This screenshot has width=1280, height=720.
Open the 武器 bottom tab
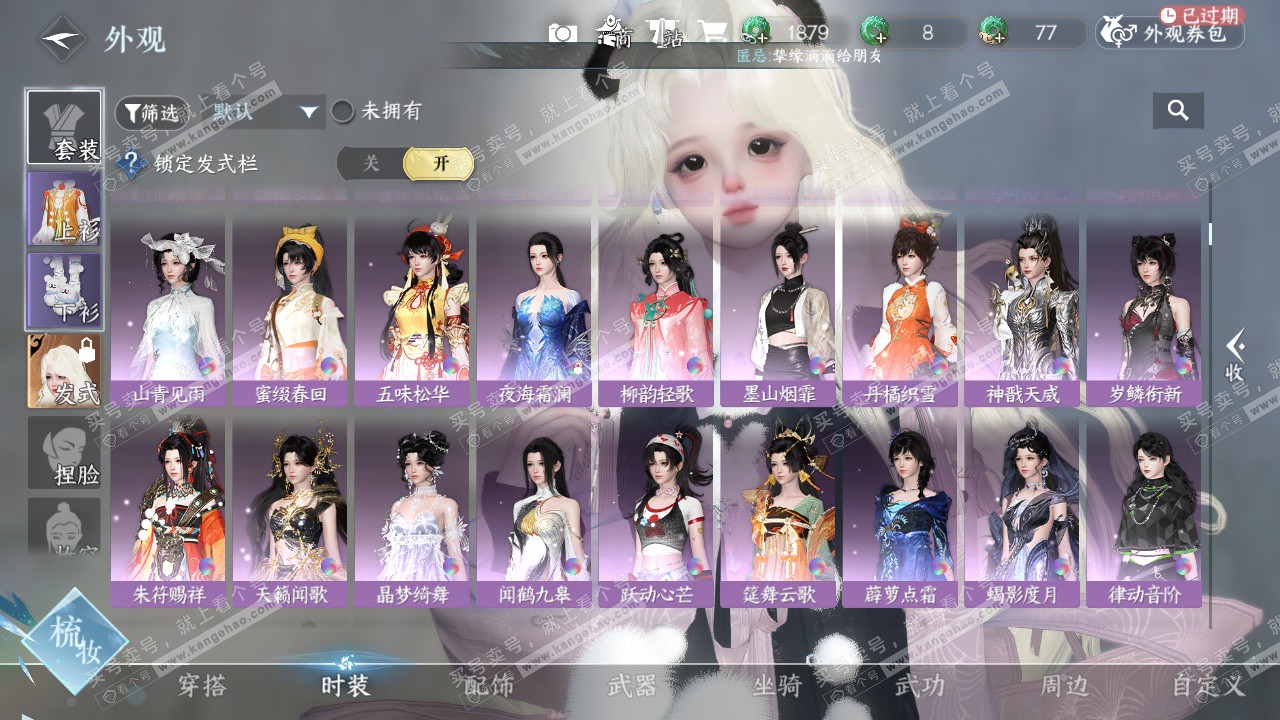(x=633, y=686)
